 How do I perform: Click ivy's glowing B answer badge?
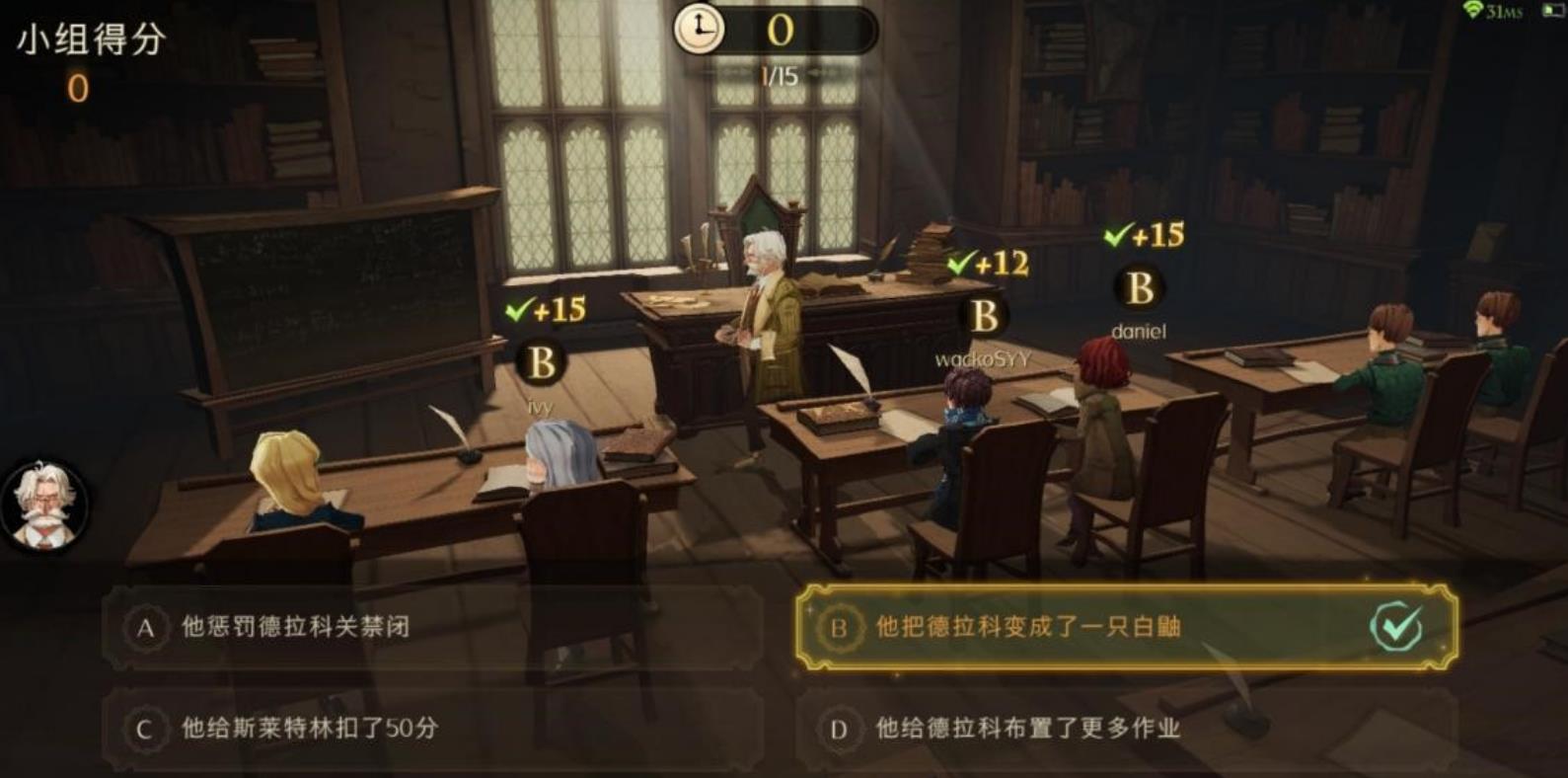point(540,362)
